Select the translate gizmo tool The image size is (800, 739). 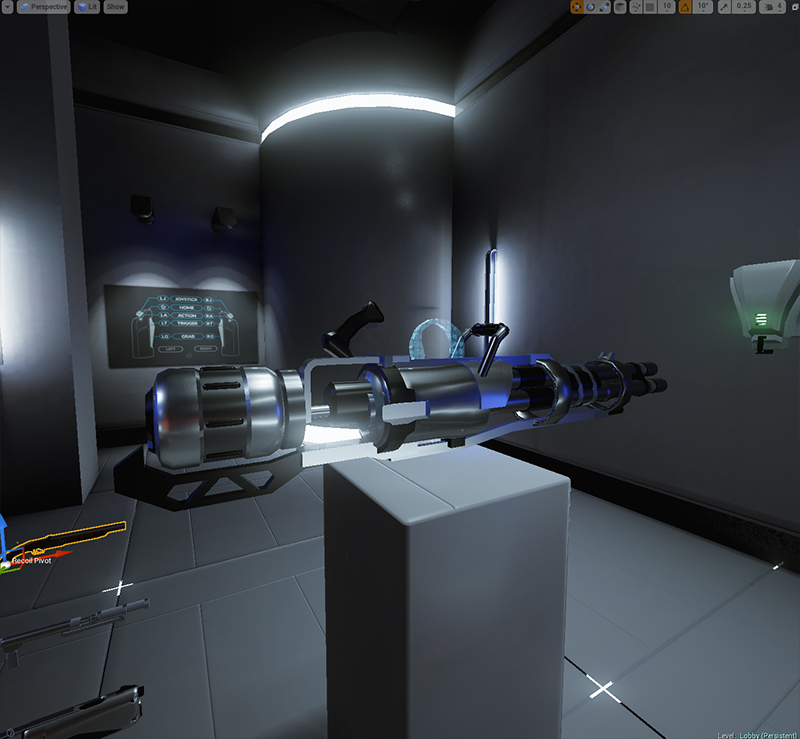coord(577,6)
